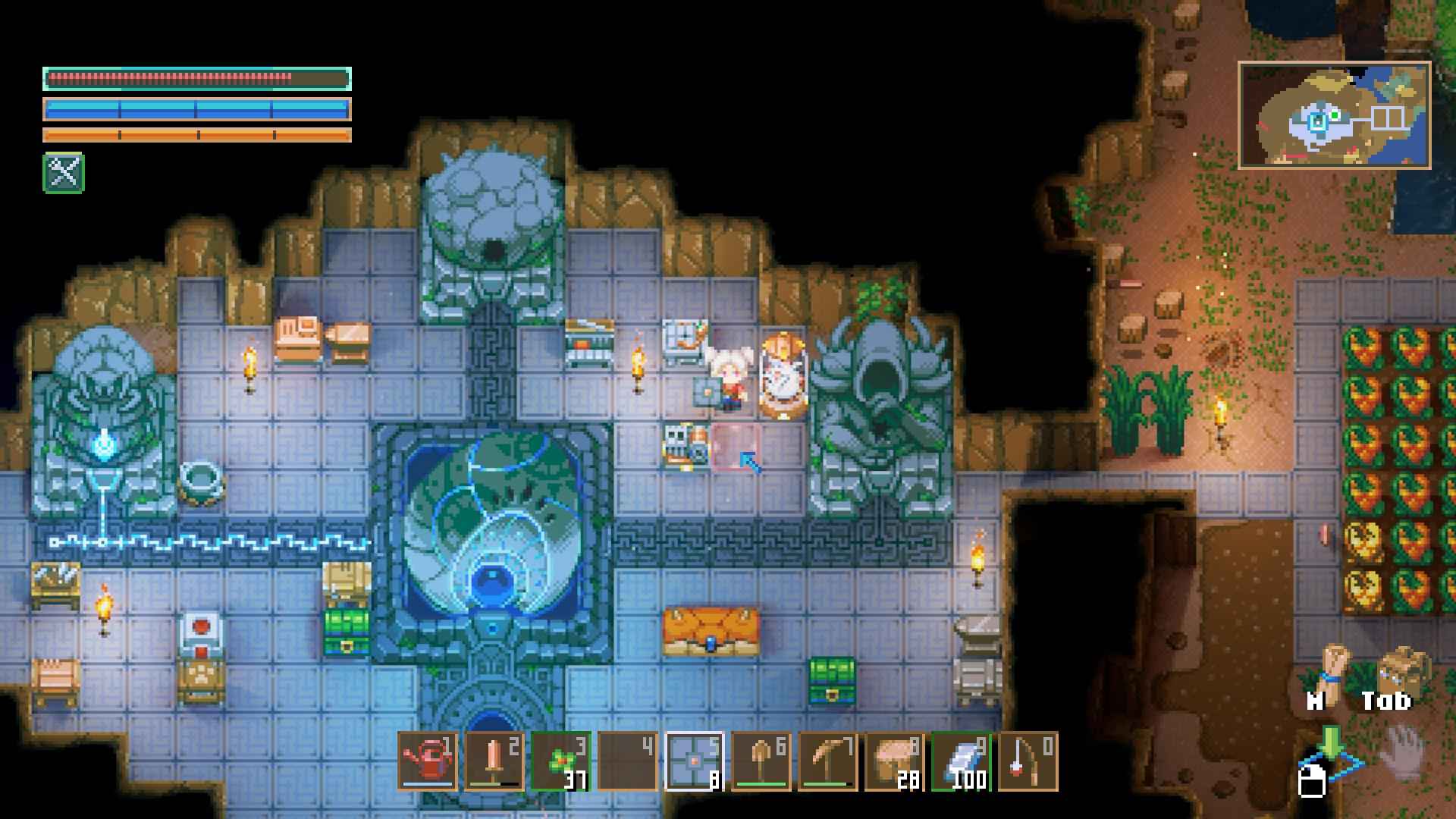This screenshot has width=1456, height=819.
Task: Equip the shovel from the hotbar
Action: (x=761, y=761)
